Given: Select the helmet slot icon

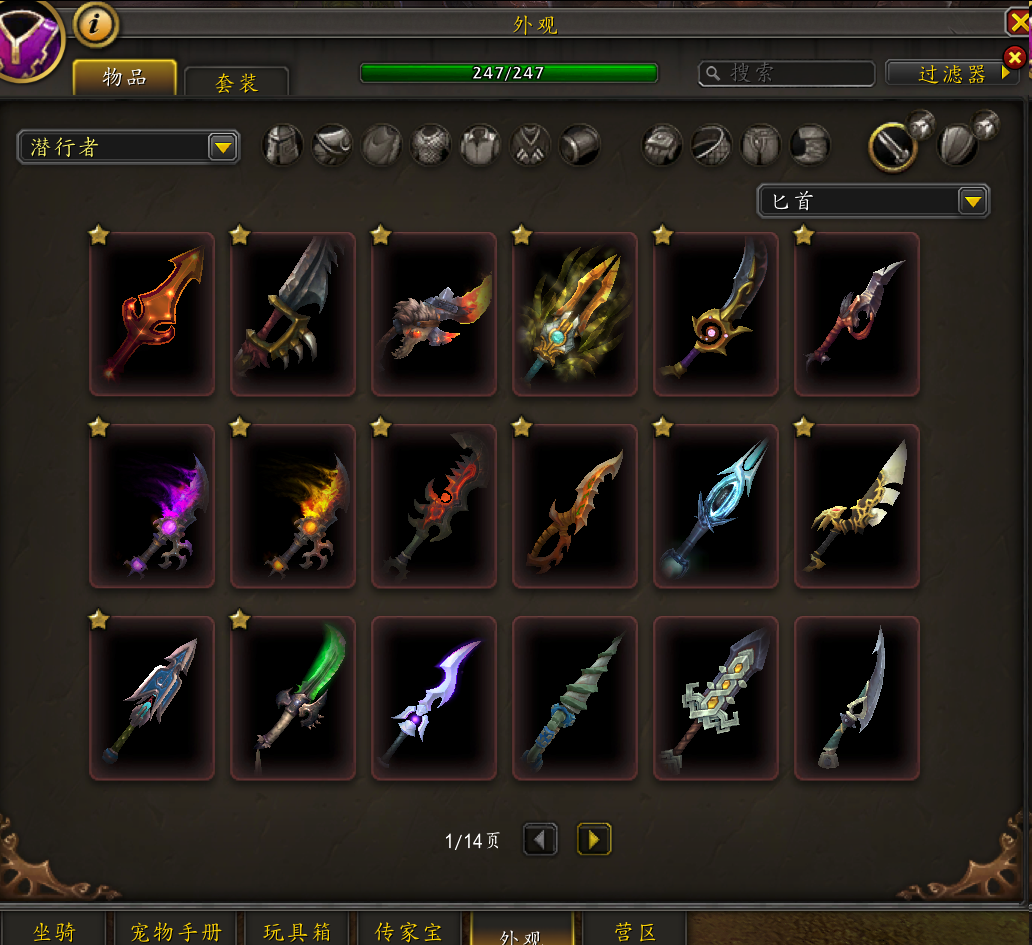Looking at the screenshot, I should click(x=283, y=145).
